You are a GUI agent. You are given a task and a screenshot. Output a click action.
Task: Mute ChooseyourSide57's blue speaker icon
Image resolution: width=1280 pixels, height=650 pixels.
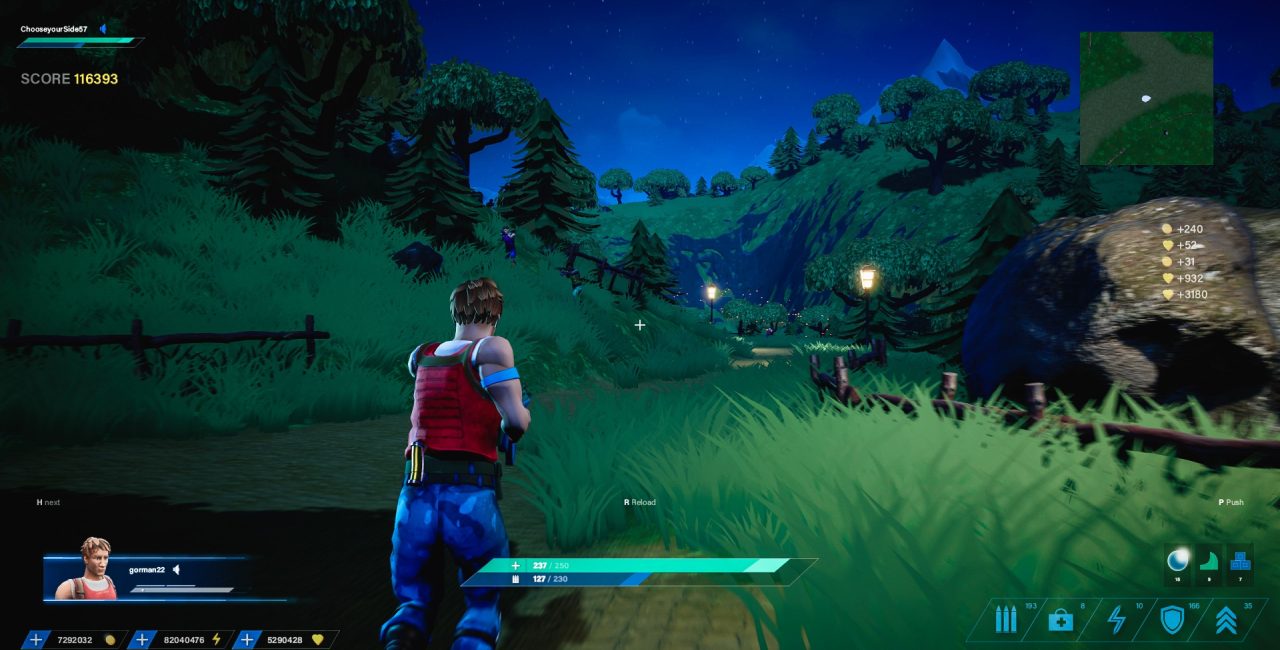(102, 29)
